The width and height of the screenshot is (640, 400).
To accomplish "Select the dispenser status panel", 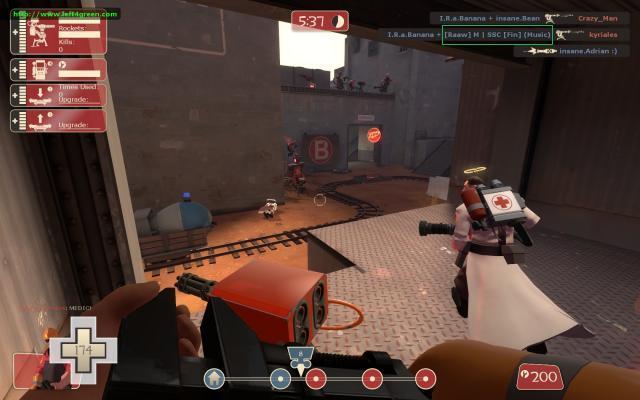I will 59,69.
